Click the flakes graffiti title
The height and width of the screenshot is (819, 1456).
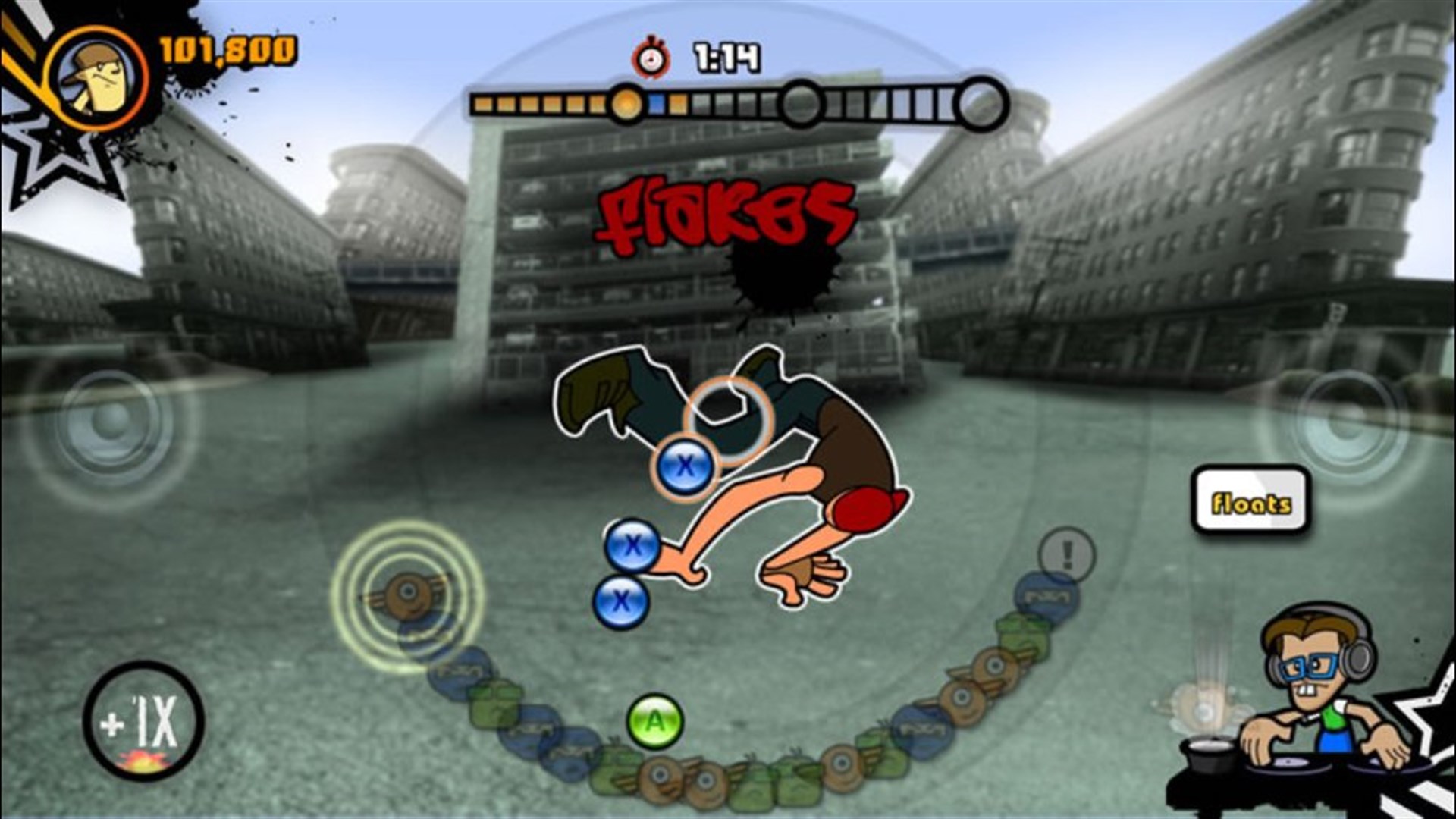tap(724, 212)
